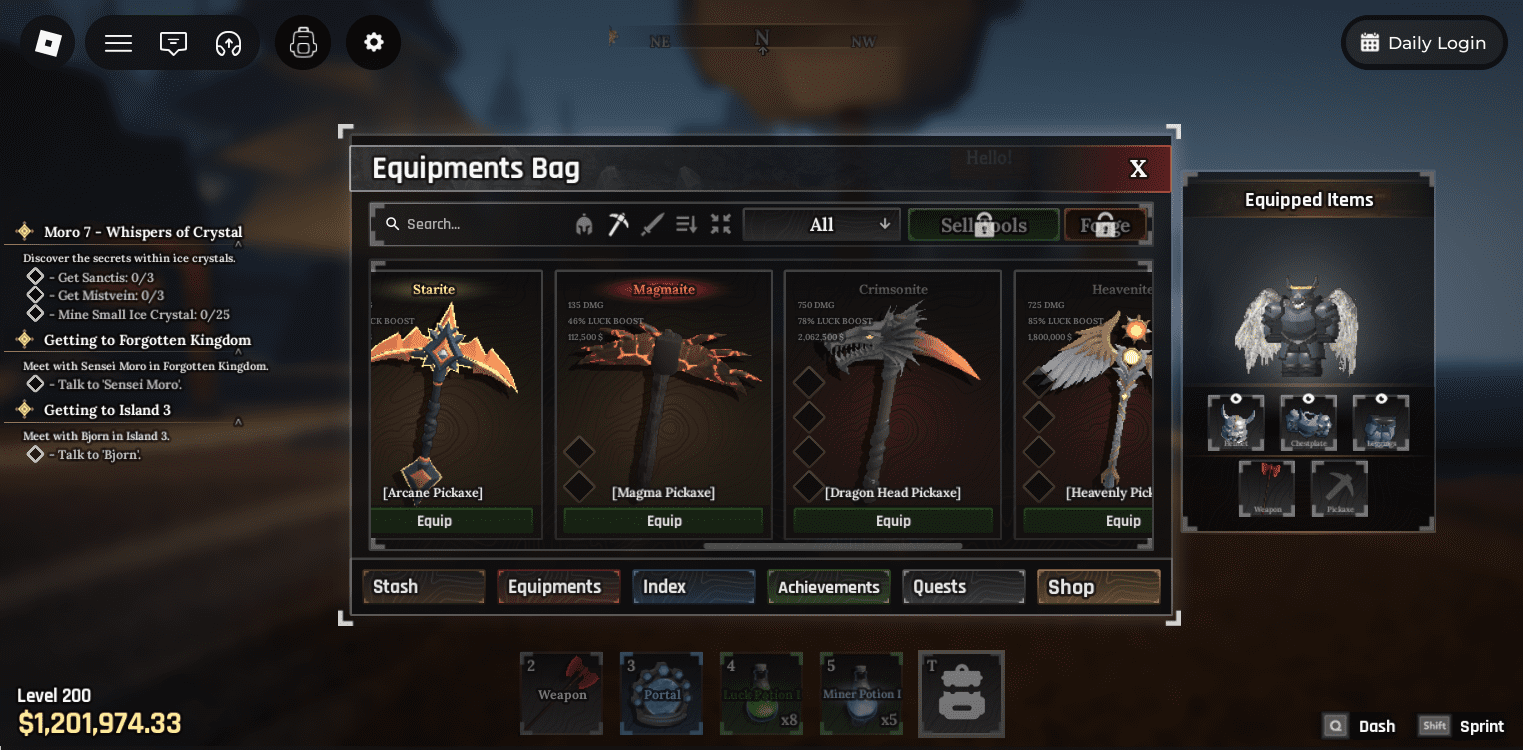1523x750 pixels.
Task: Filter equipment by pickaxe icon
Action: (x=619, y=224)
